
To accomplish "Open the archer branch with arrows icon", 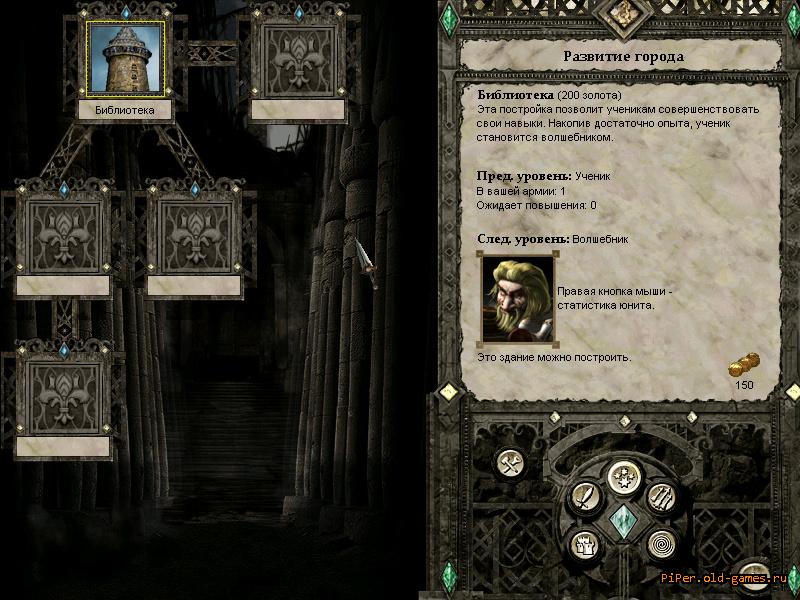I will pyautogui.click(x=664, y=497).
